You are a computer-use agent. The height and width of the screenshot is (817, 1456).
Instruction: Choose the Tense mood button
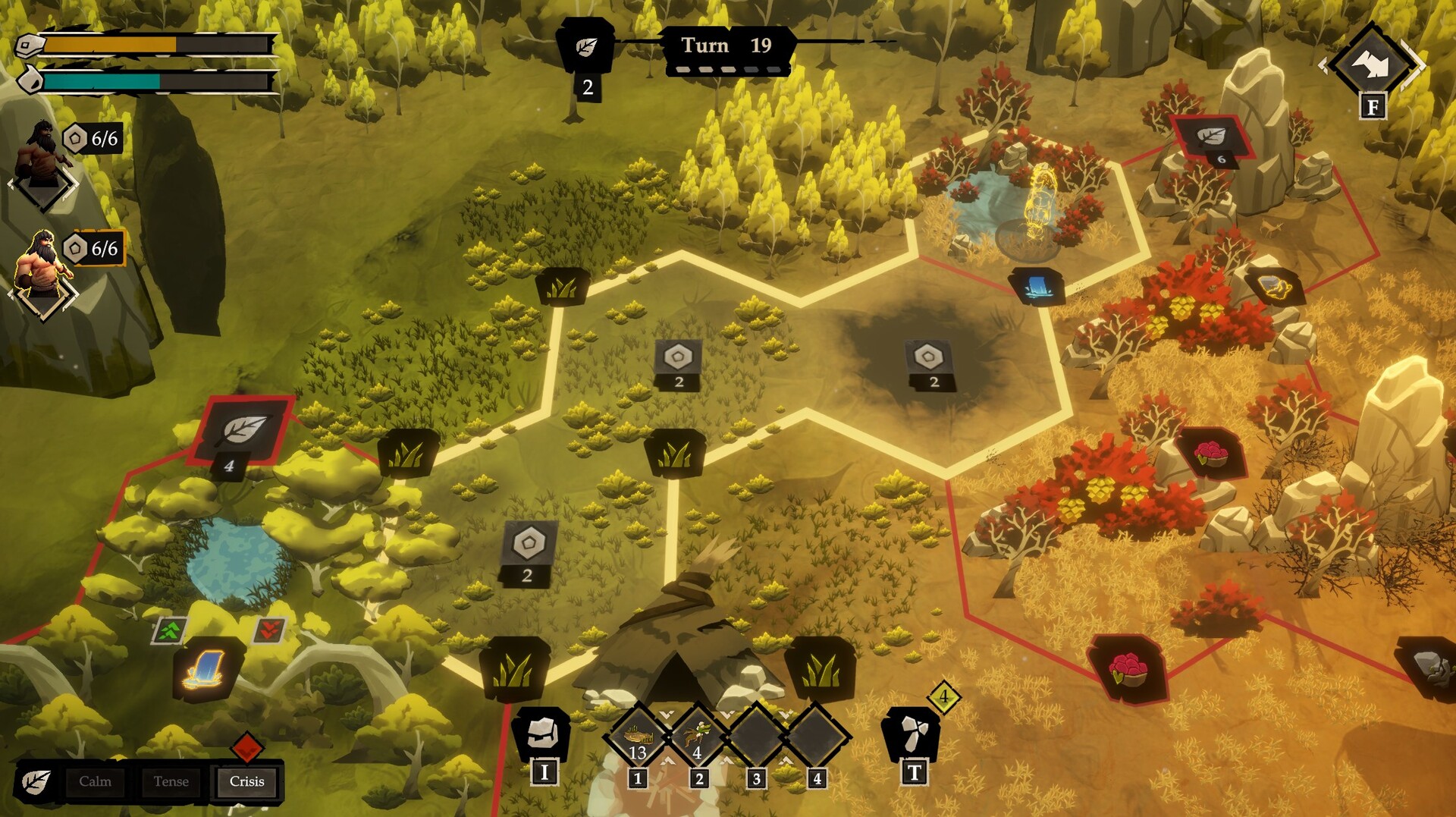171,781
